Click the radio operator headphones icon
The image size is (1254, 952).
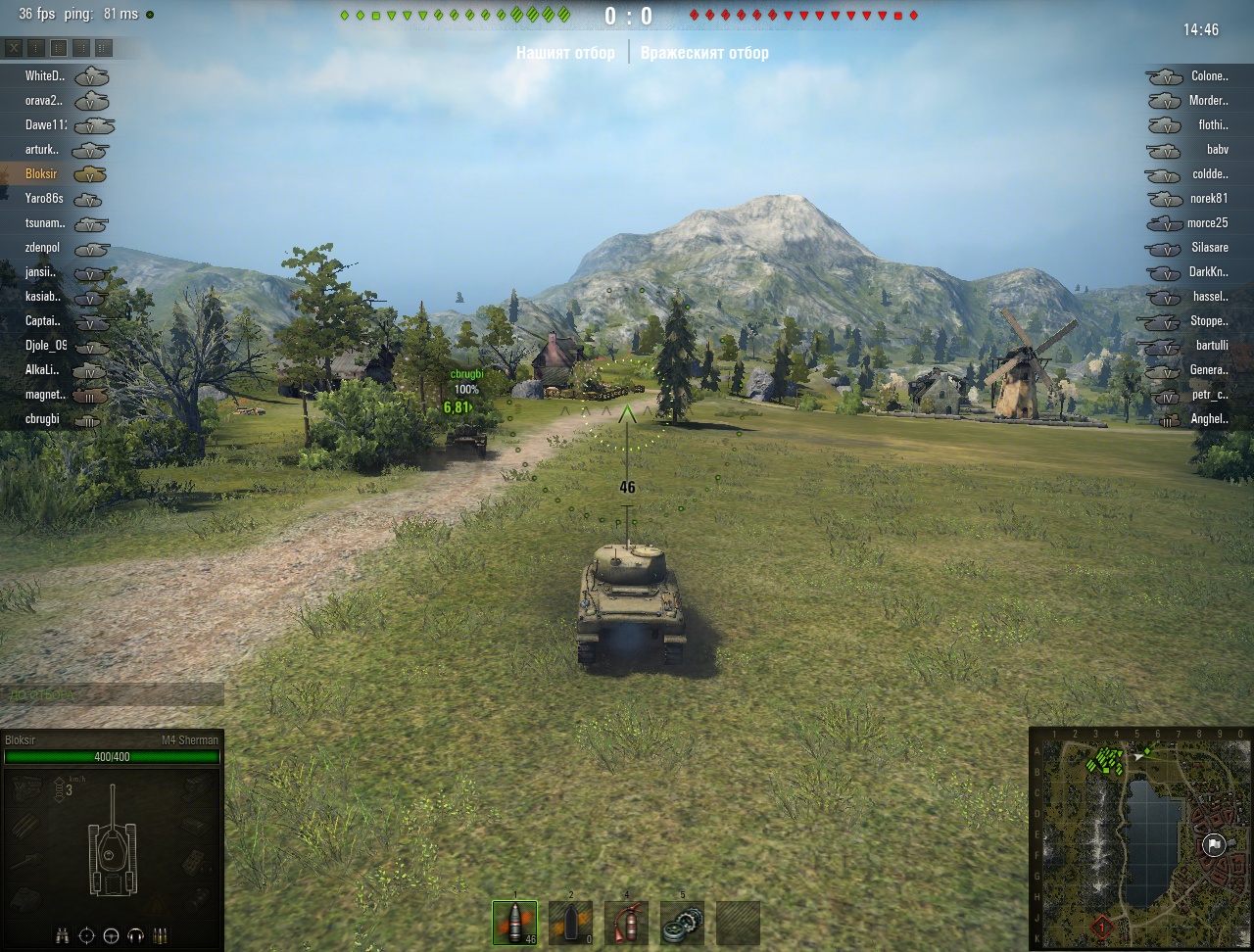135,935
